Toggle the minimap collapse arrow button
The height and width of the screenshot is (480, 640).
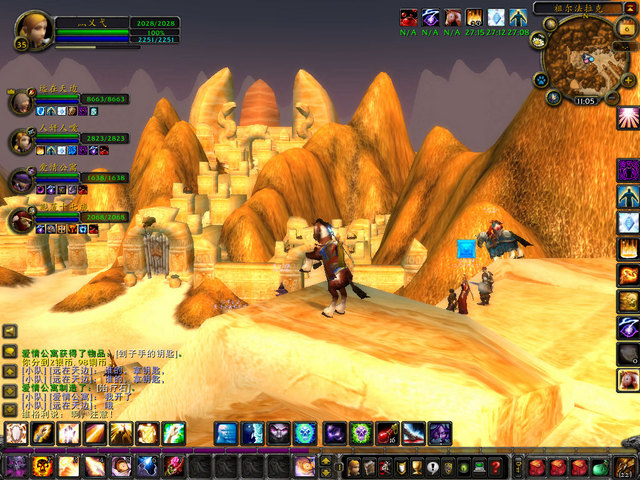pyautogui.click(x=629, y=8)
